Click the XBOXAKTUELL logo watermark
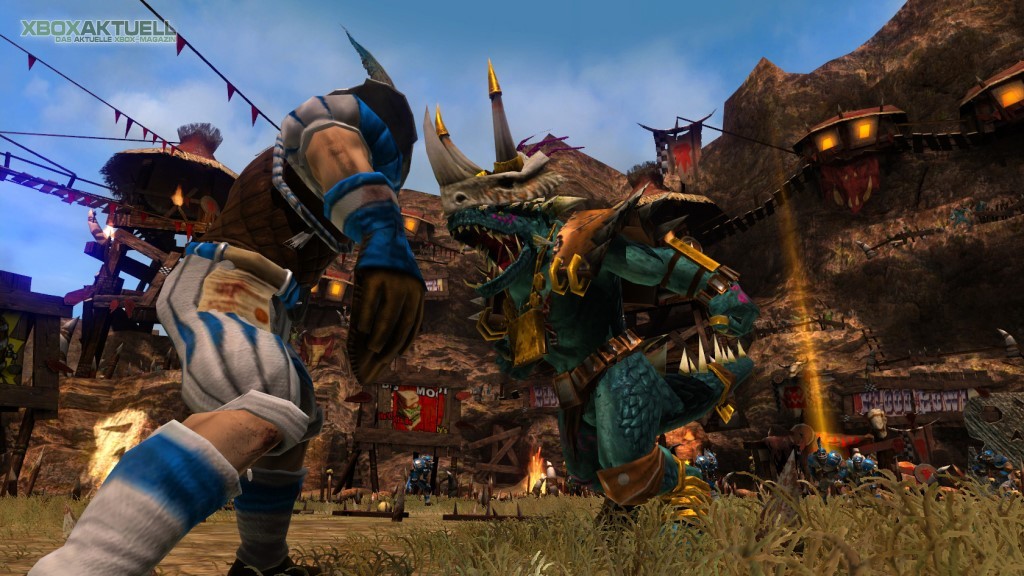This screenshot has height=576, width=1024. tap(98, 33)
